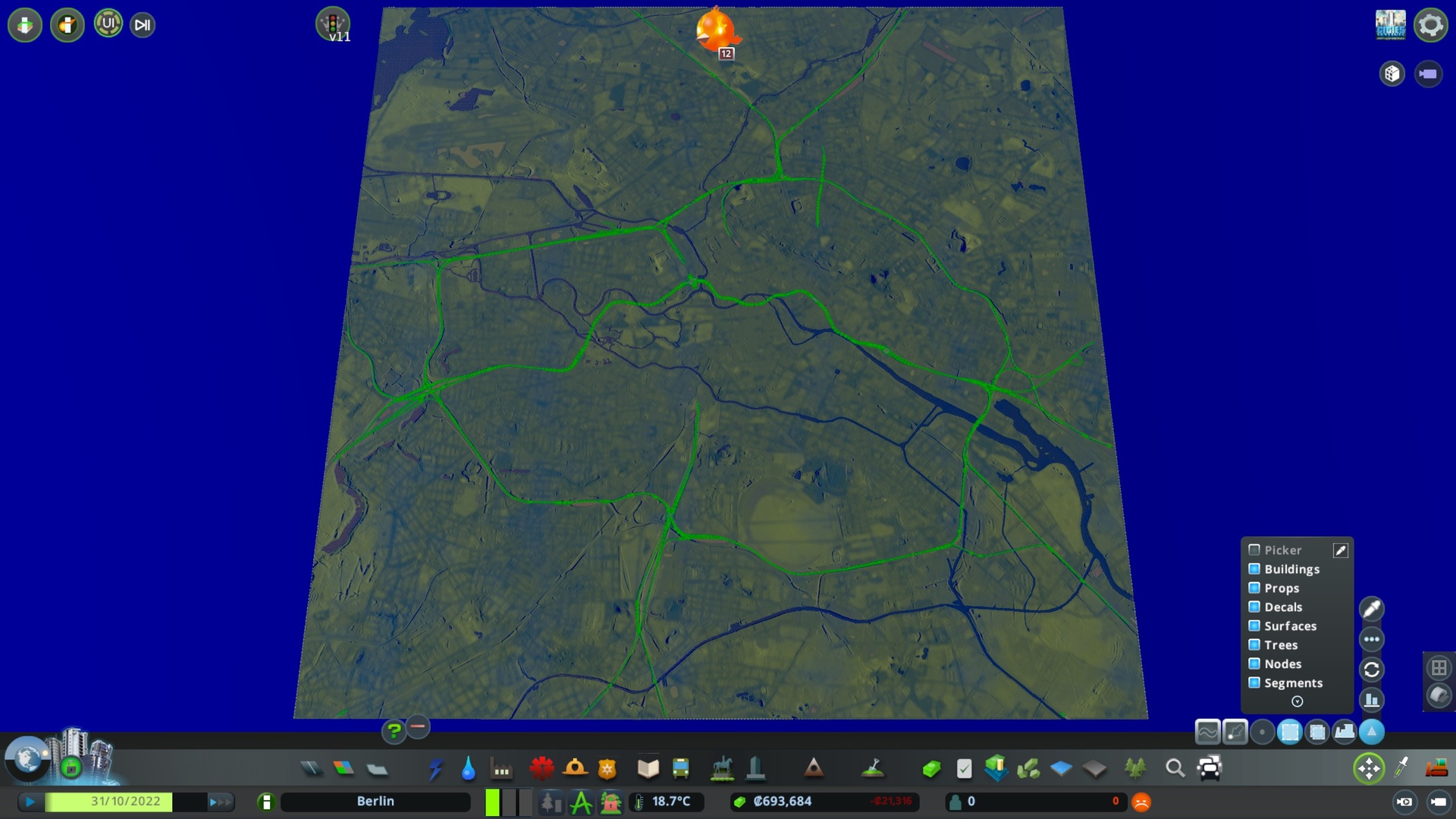Open the three-dot options menu on the right

(1372, 639)
